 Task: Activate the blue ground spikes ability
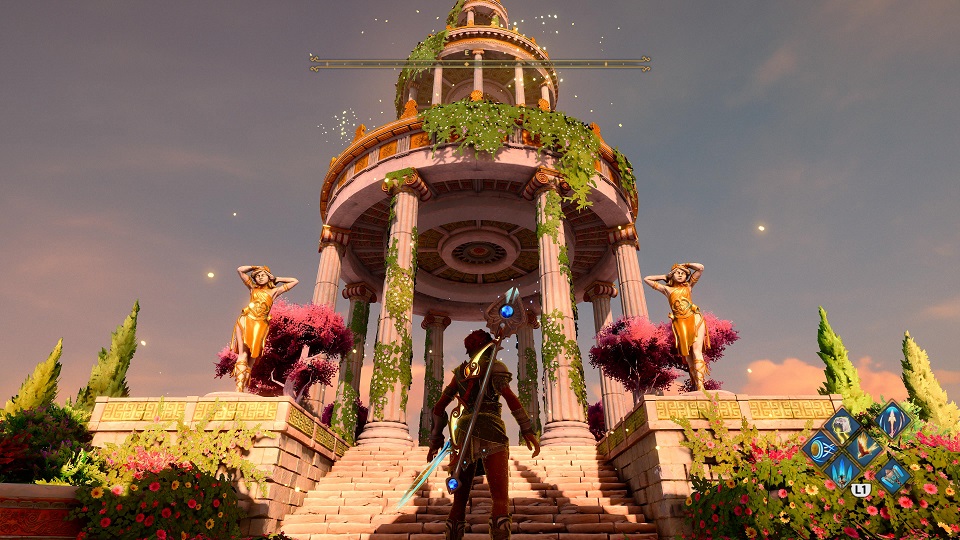point(841,470)
